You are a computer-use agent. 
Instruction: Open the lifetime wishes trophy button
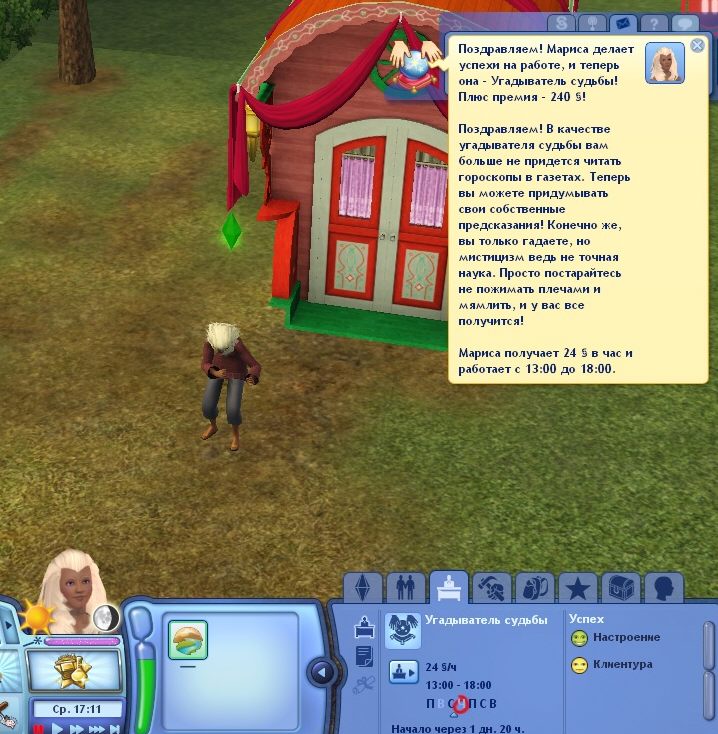(x=73, y=672)
